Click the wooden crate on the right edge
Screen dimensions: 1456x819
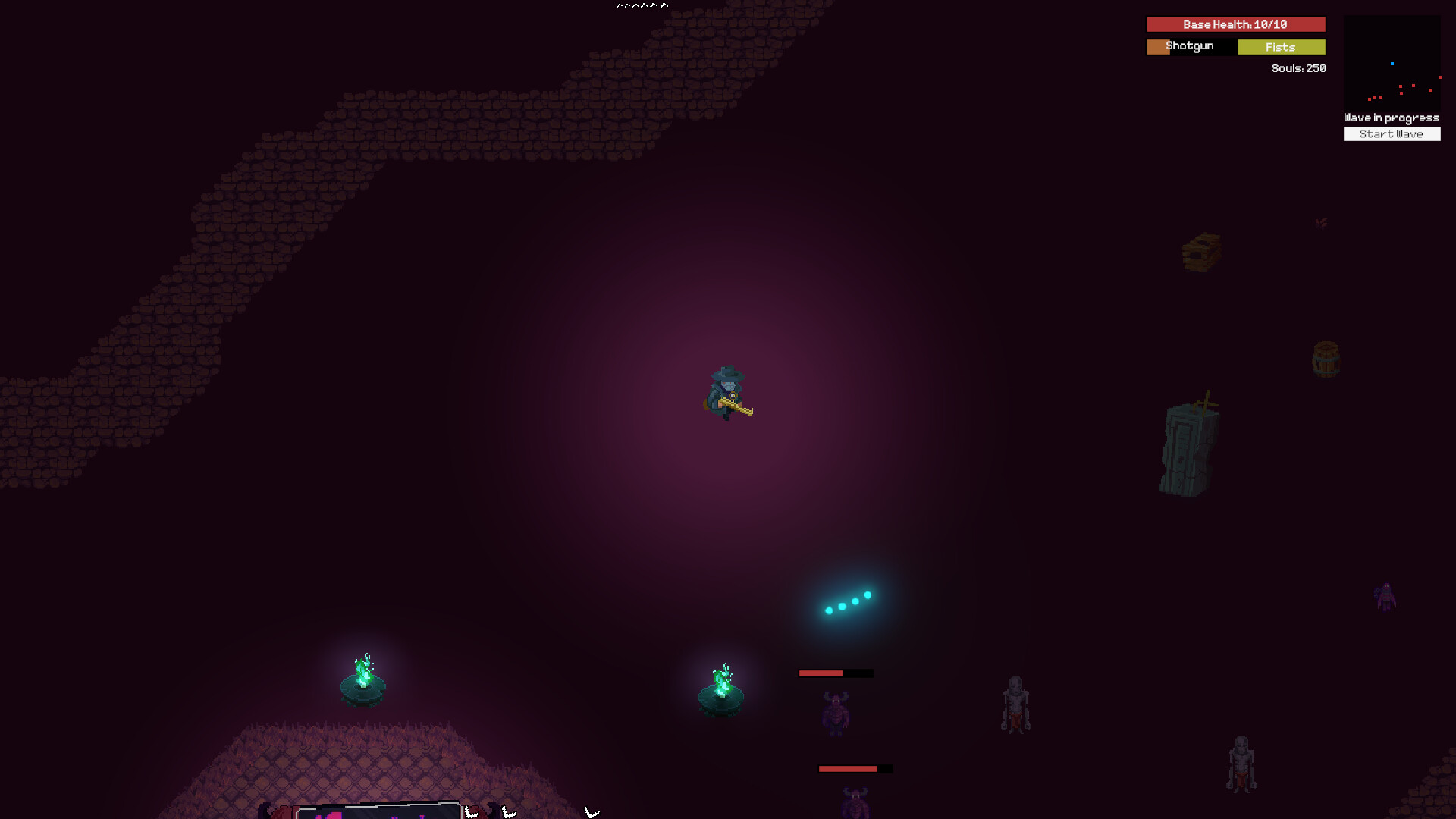(x=1202, y=250)
